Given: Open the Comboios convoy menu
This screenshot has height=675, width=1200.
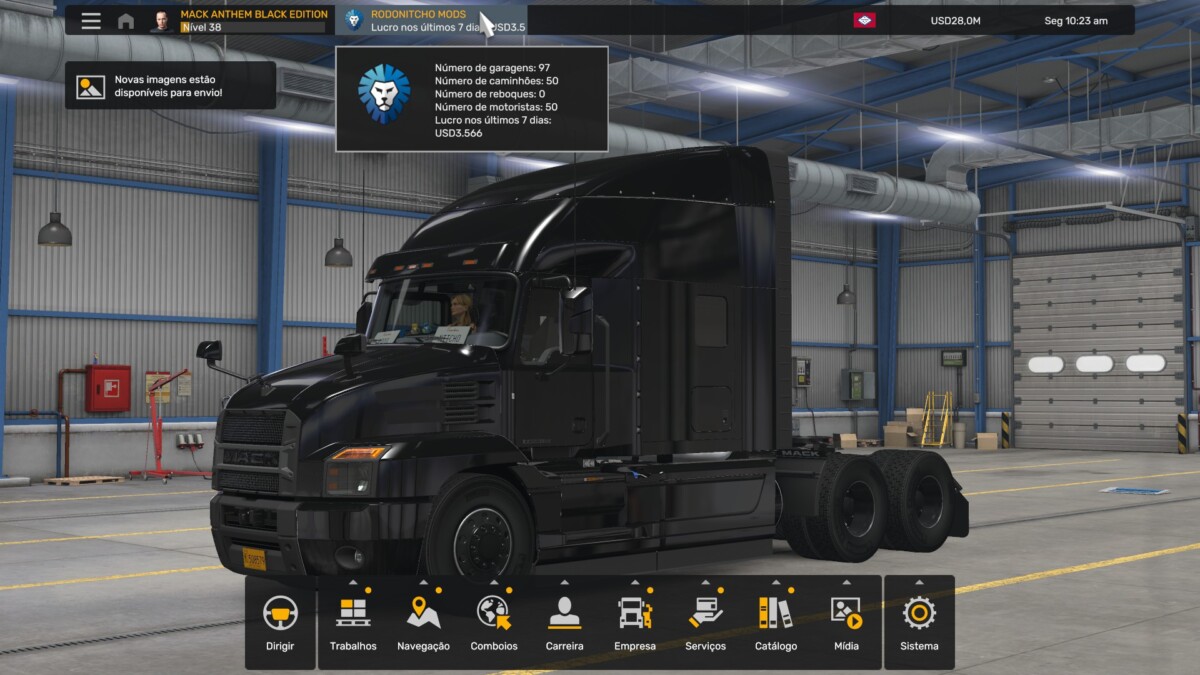Looking at the screenshot, I should pos(494,622).
